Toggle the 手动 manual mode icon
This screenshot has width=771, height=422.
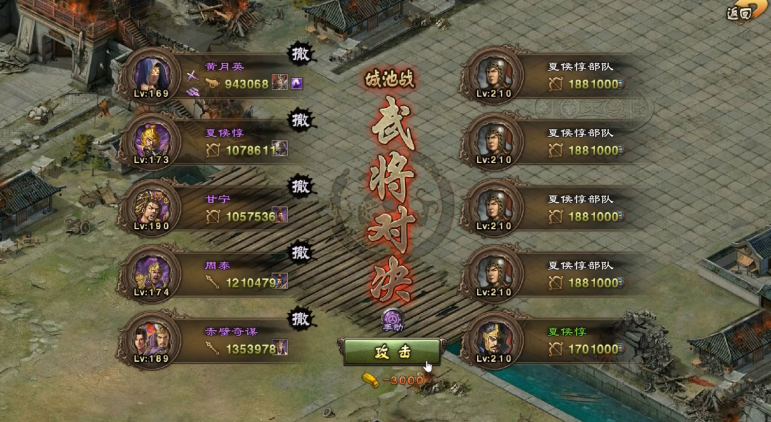tap(391, 320)
